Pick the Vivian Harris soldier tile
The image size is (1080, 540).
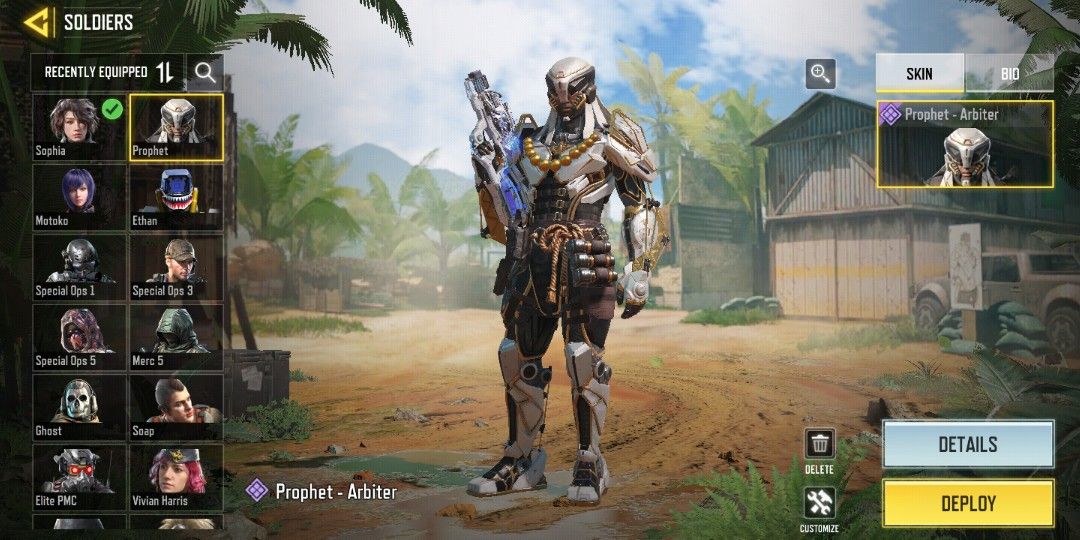tap(176, 477)
